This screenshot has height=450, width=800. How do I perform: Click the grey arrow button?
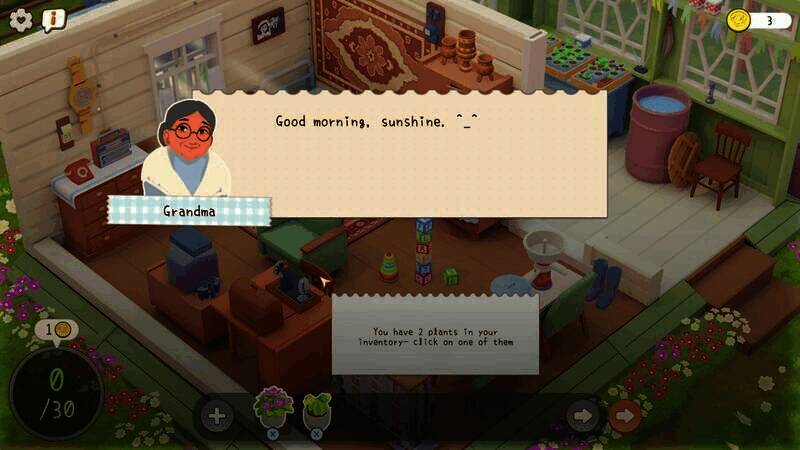pyautogui.click(x=582, y=415)
